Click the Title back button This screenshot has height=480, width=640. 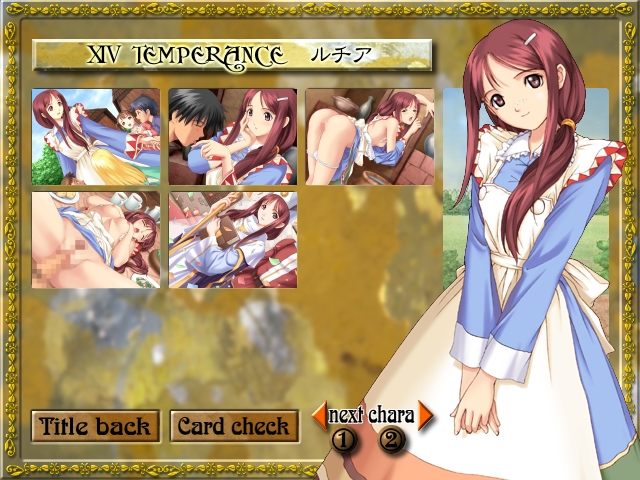95,427
